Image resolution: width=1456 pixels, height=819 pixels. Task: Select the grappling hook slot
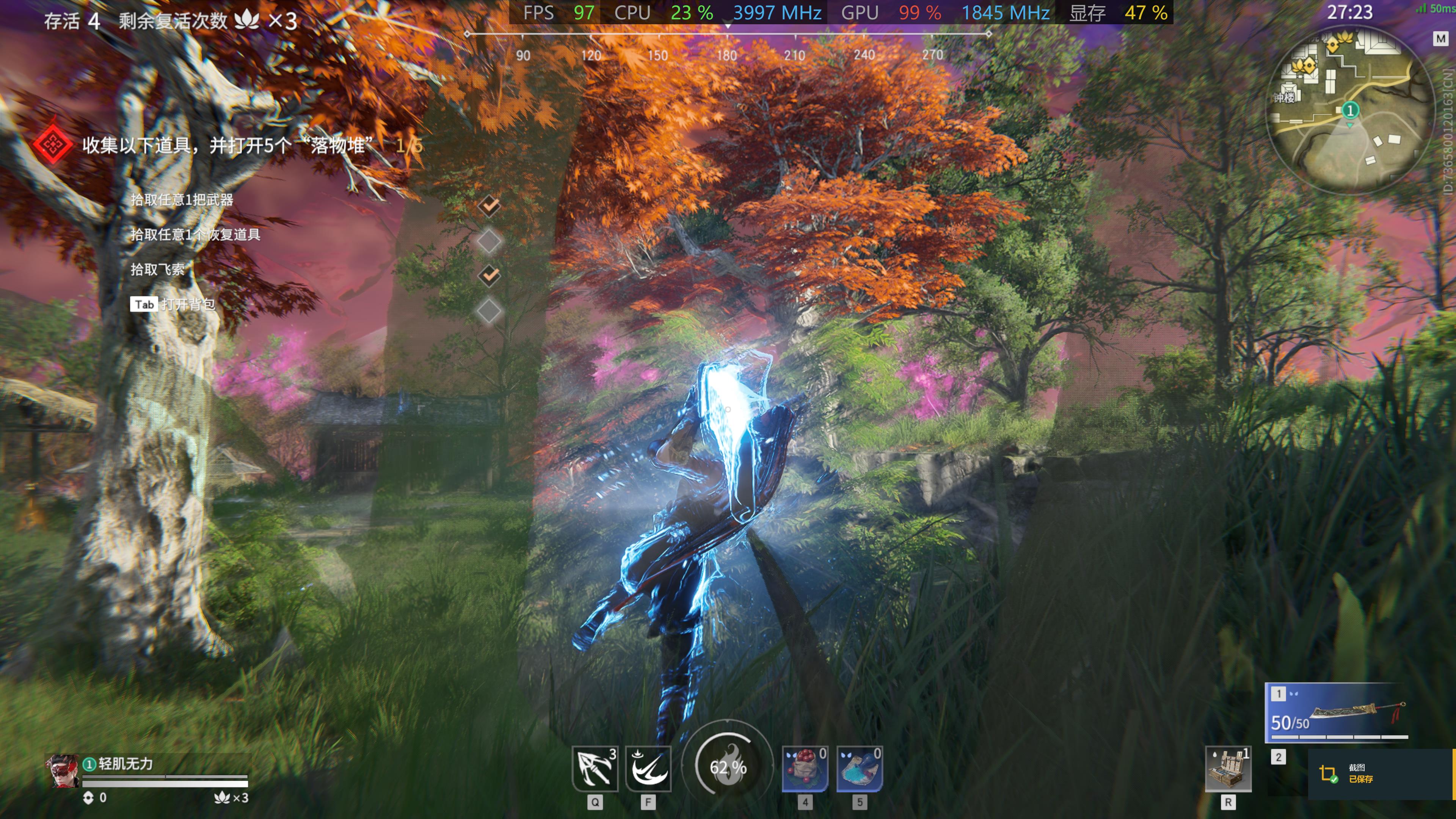tap(595, 768)
